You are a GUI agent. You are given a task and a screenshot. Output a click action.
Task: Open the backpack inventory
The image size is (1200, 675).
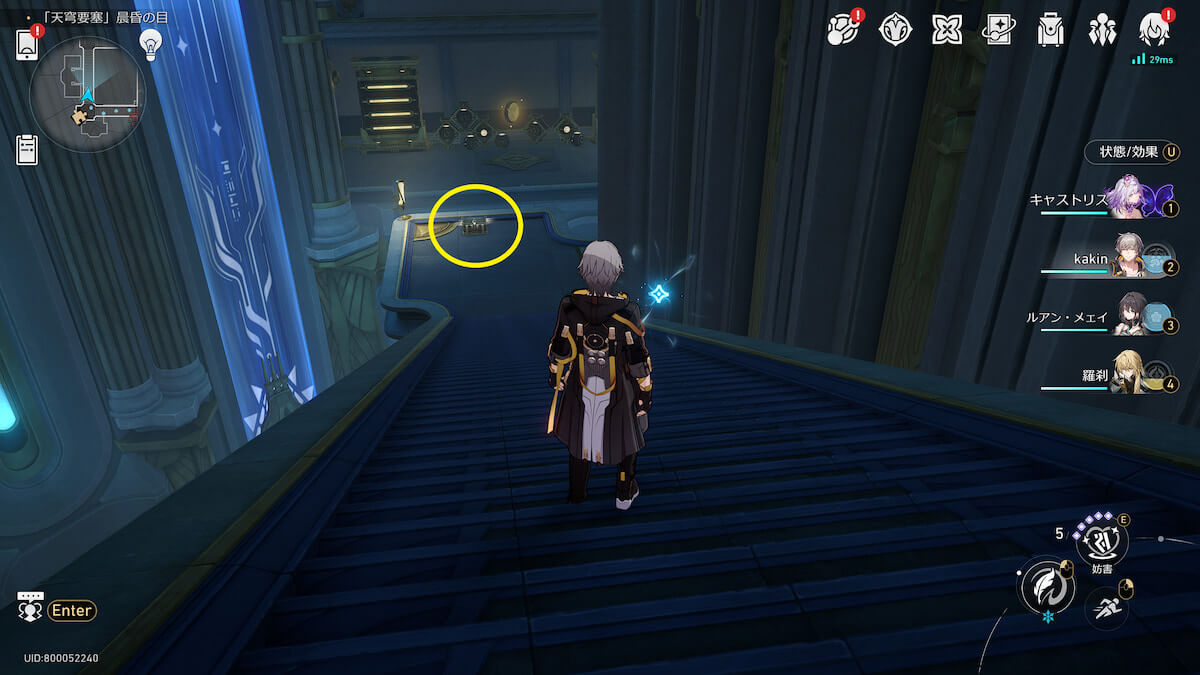coord(1050,30)
